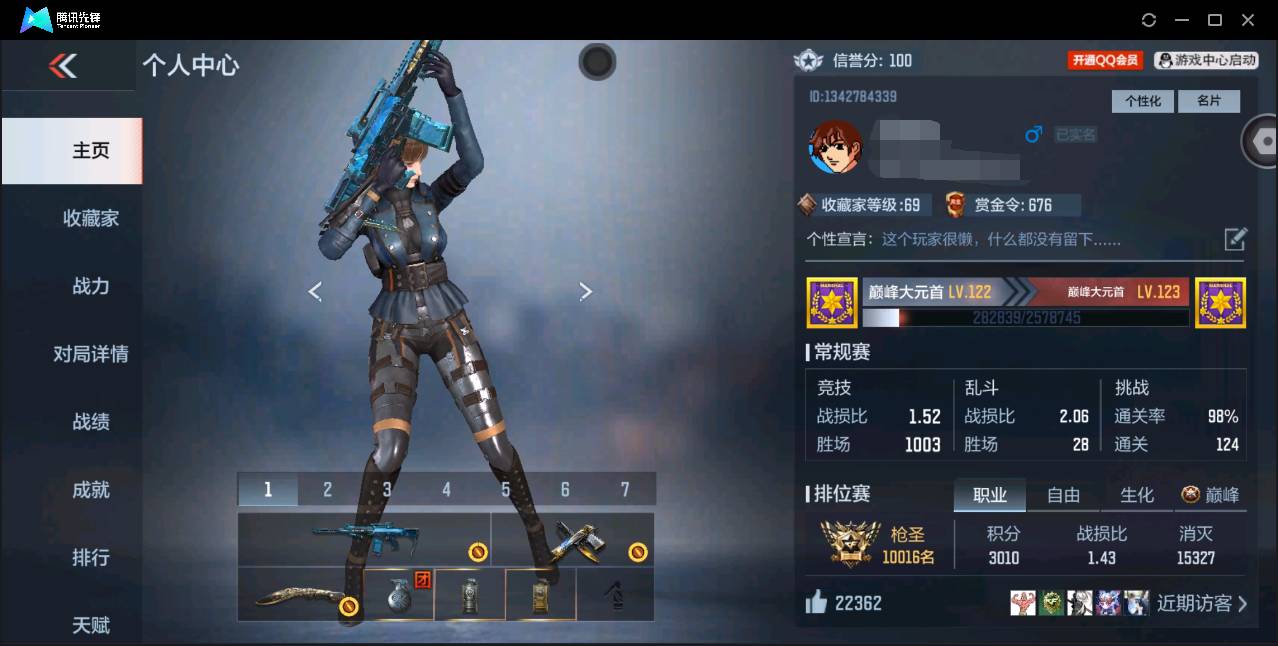Open 对局详情 match details
Viewport: 1278px width, 646px height.
[90, 354]
